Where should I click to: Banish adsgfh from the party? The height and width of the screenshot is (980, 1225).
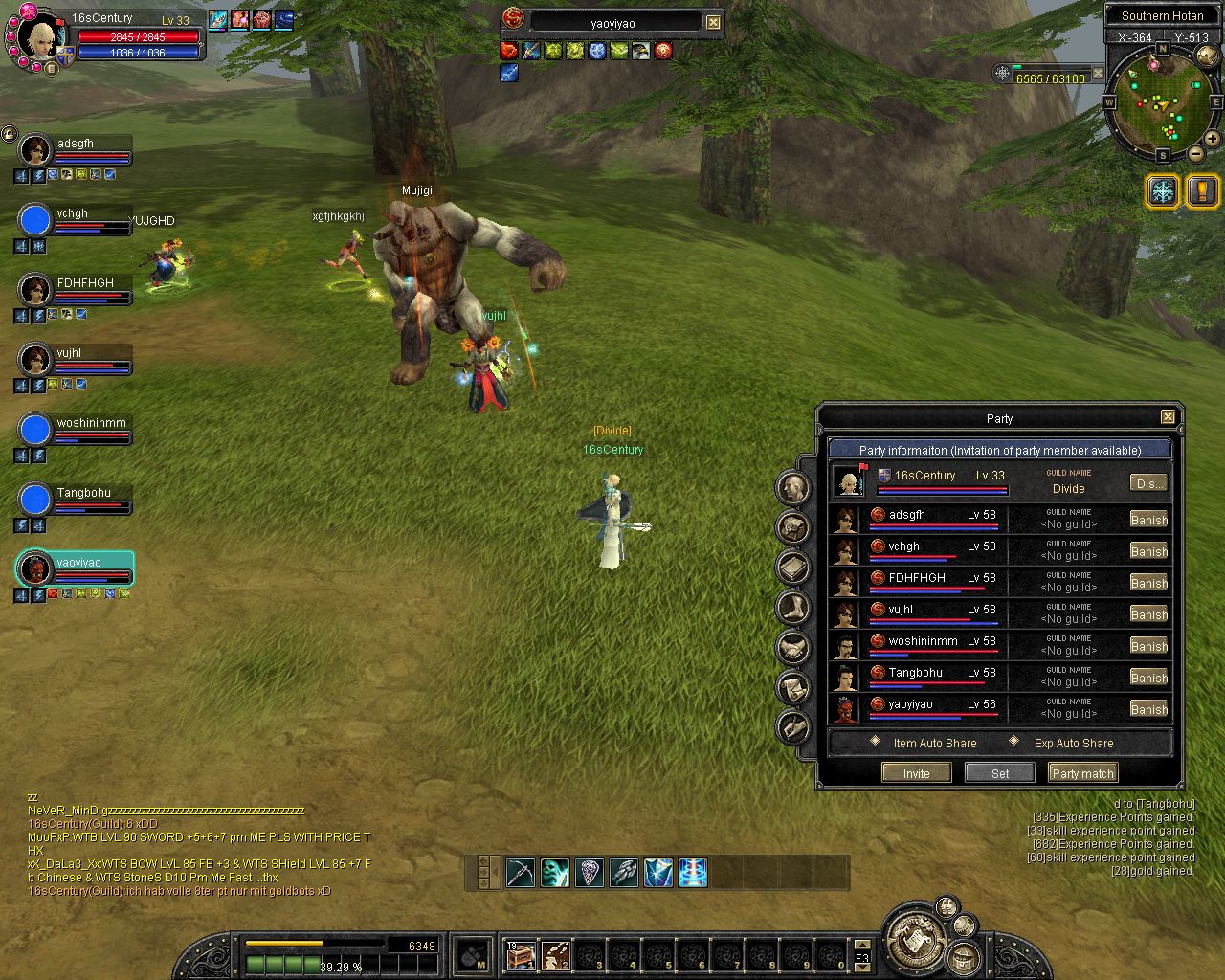click(1148, 520)
